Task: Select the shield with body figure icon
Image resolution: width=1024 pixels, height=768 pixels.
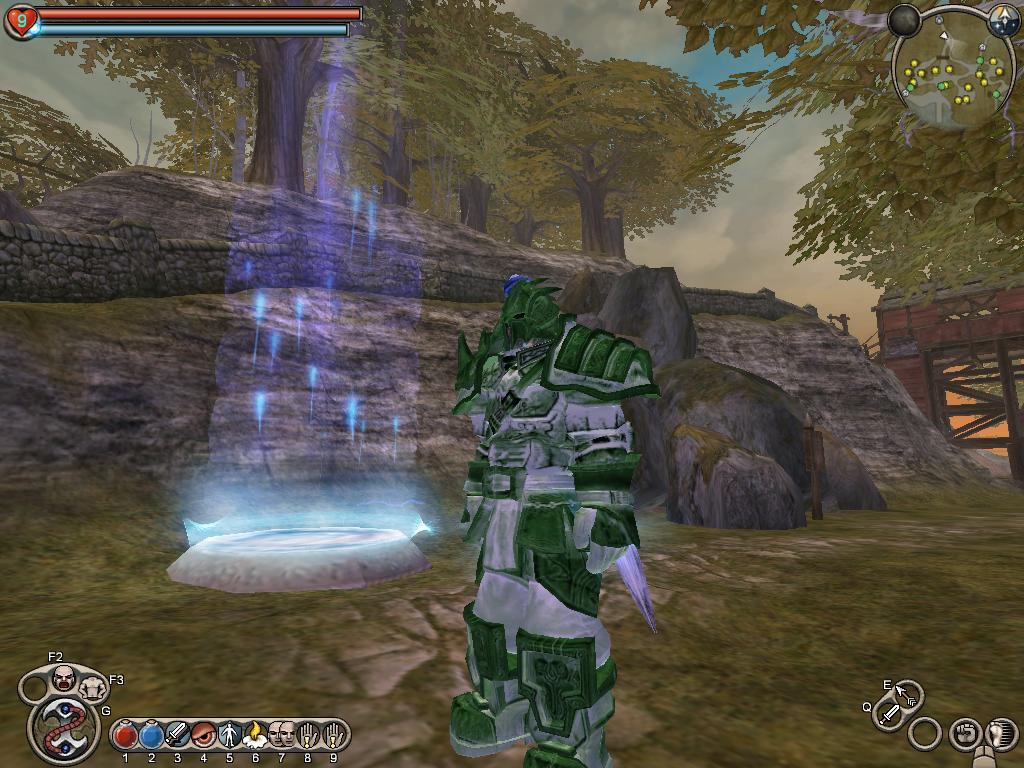Action: coord(229,736)
